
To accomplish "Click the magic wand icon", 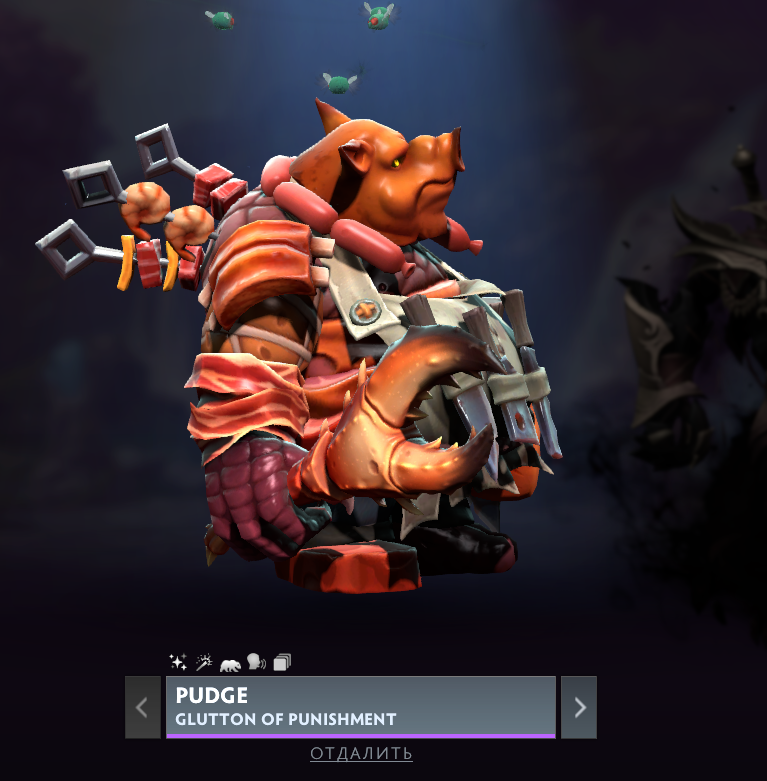I will point(204,662).
